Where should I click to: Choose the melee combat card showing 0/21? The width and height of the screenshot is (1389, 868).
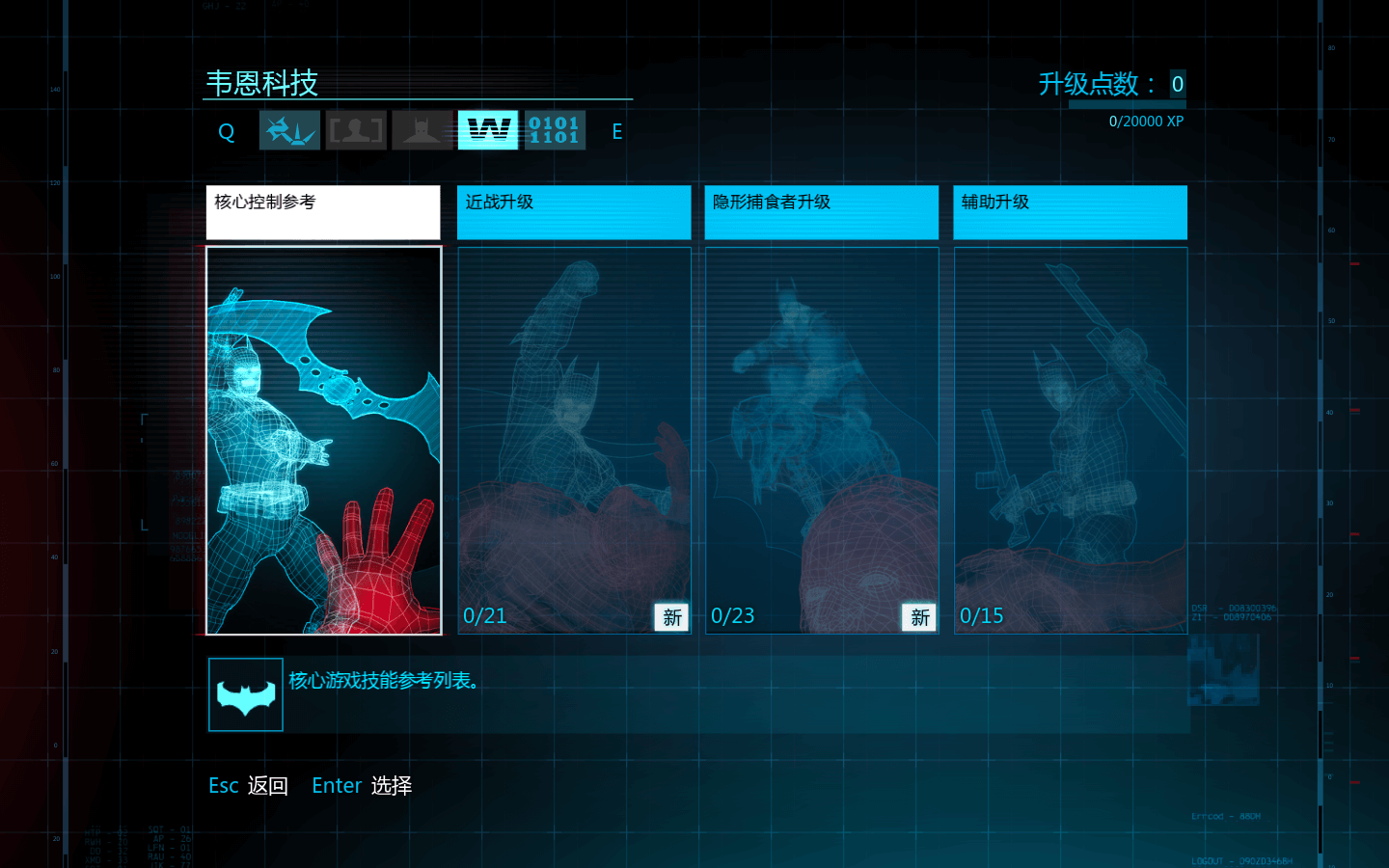(x=574, y=441)
